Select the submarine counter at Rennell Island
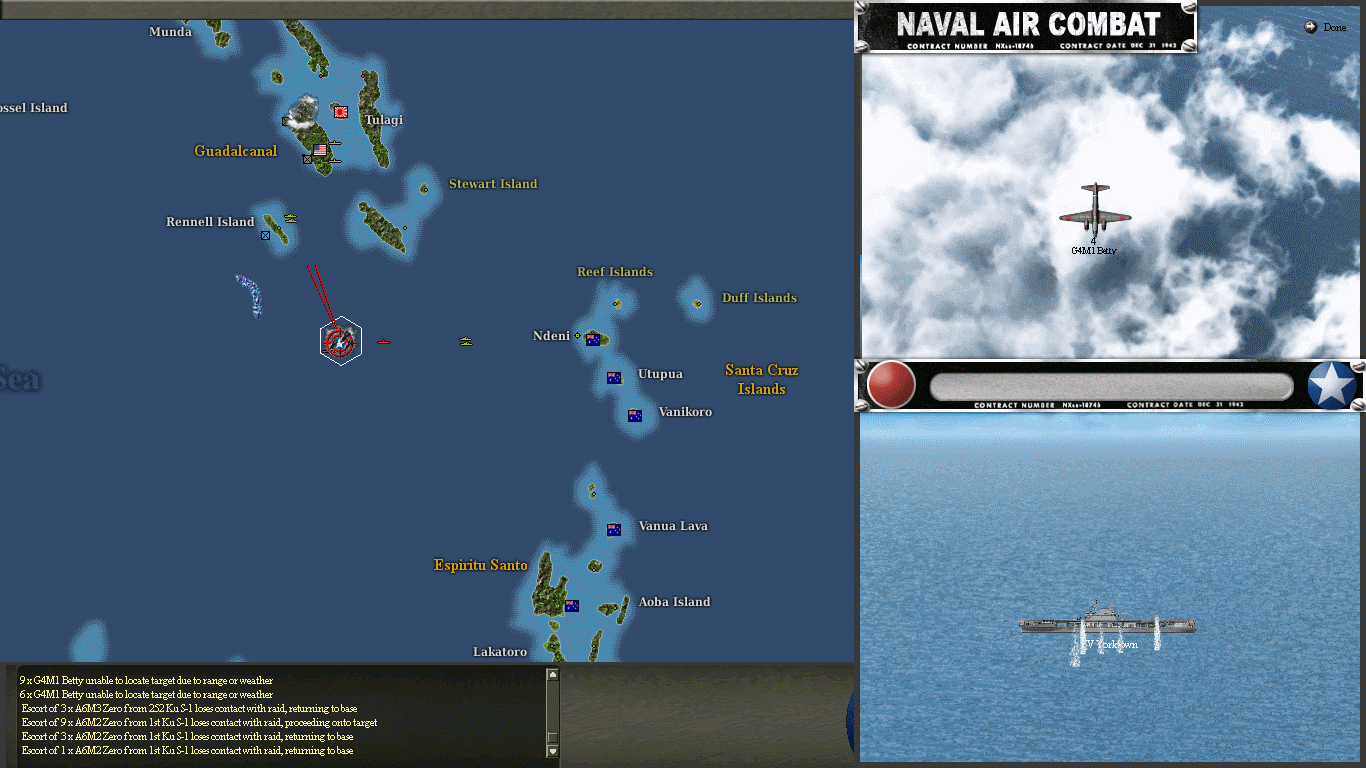Viewport: 1366px width, 768px height. 264,236
